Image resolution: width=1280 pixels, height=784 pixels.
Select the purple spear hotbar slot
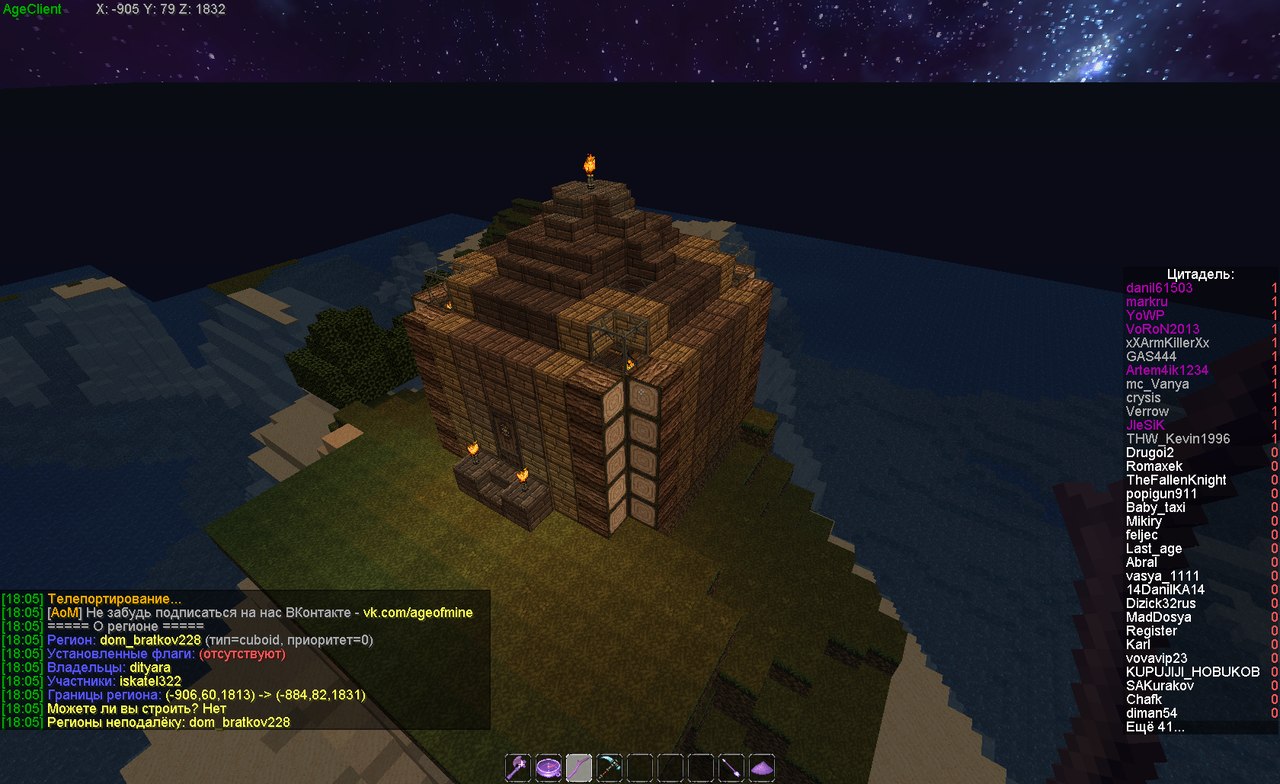[x=732, y=767]
